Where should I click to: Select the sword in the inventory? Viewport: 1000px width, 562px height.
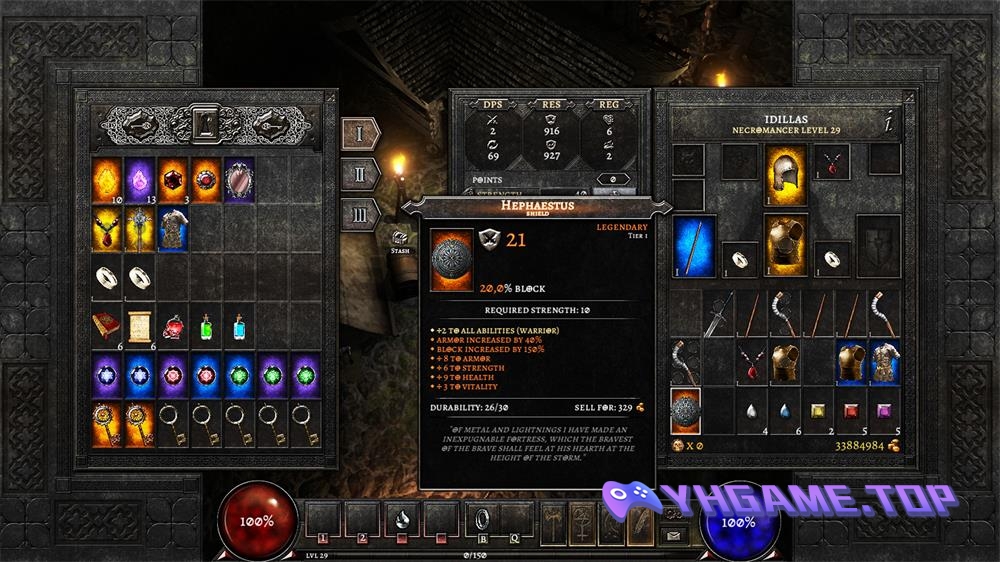(x=718, y=313)
